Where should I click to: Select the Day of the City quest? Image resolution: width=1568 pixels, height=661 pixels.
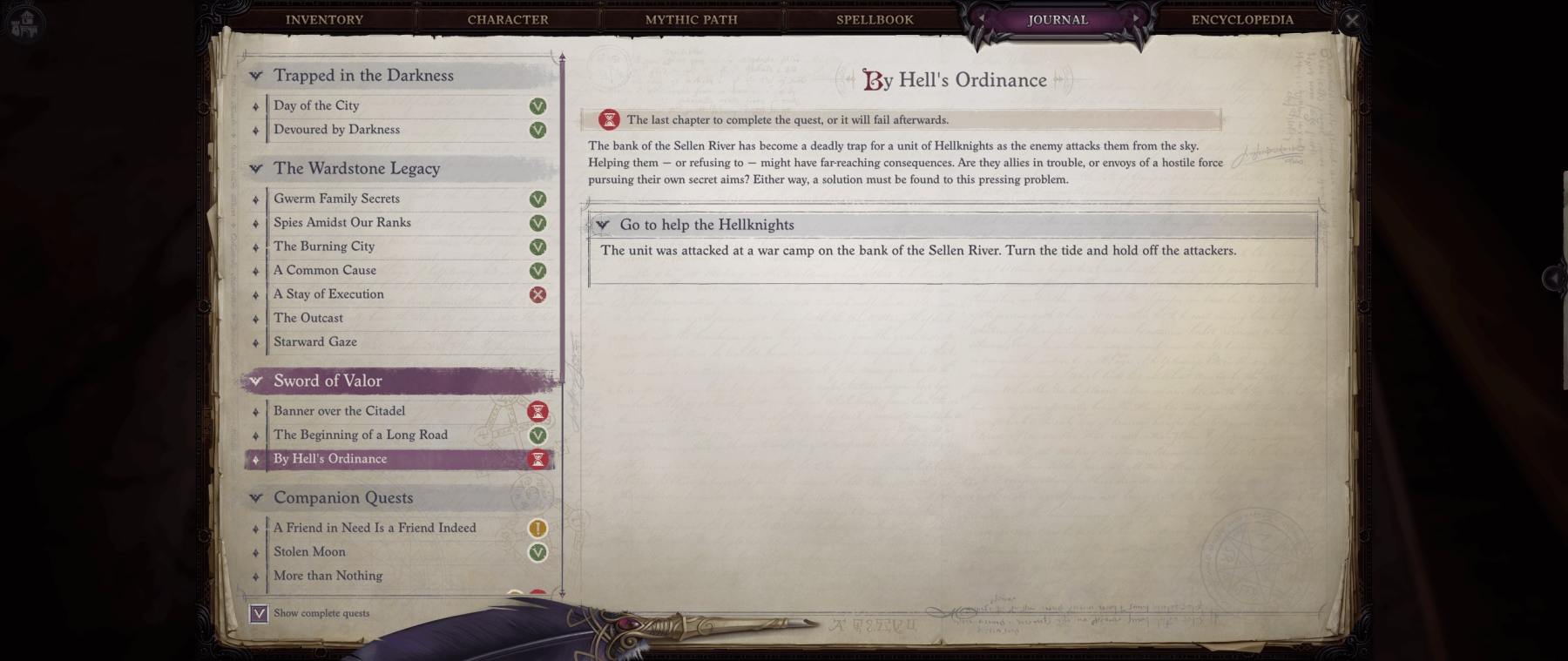click(x=316, y=105)
